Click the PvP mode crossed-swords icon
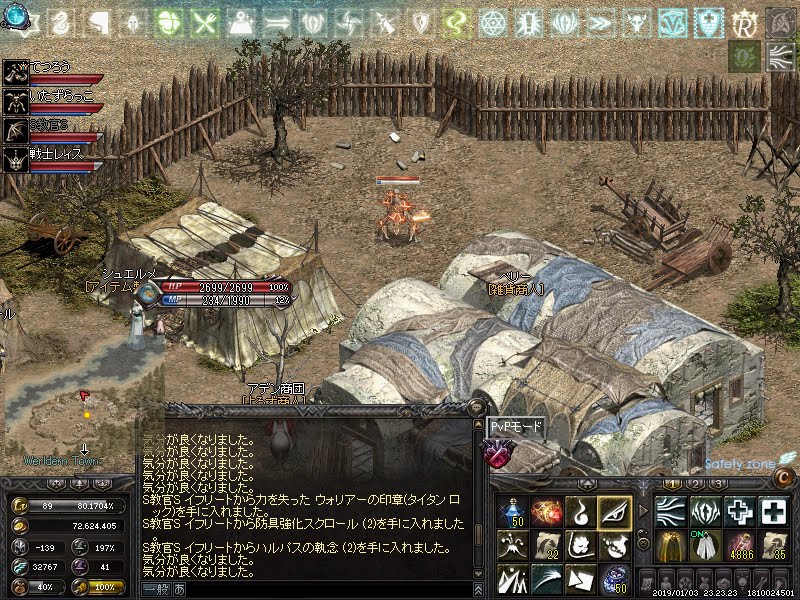 click(499, 452)
